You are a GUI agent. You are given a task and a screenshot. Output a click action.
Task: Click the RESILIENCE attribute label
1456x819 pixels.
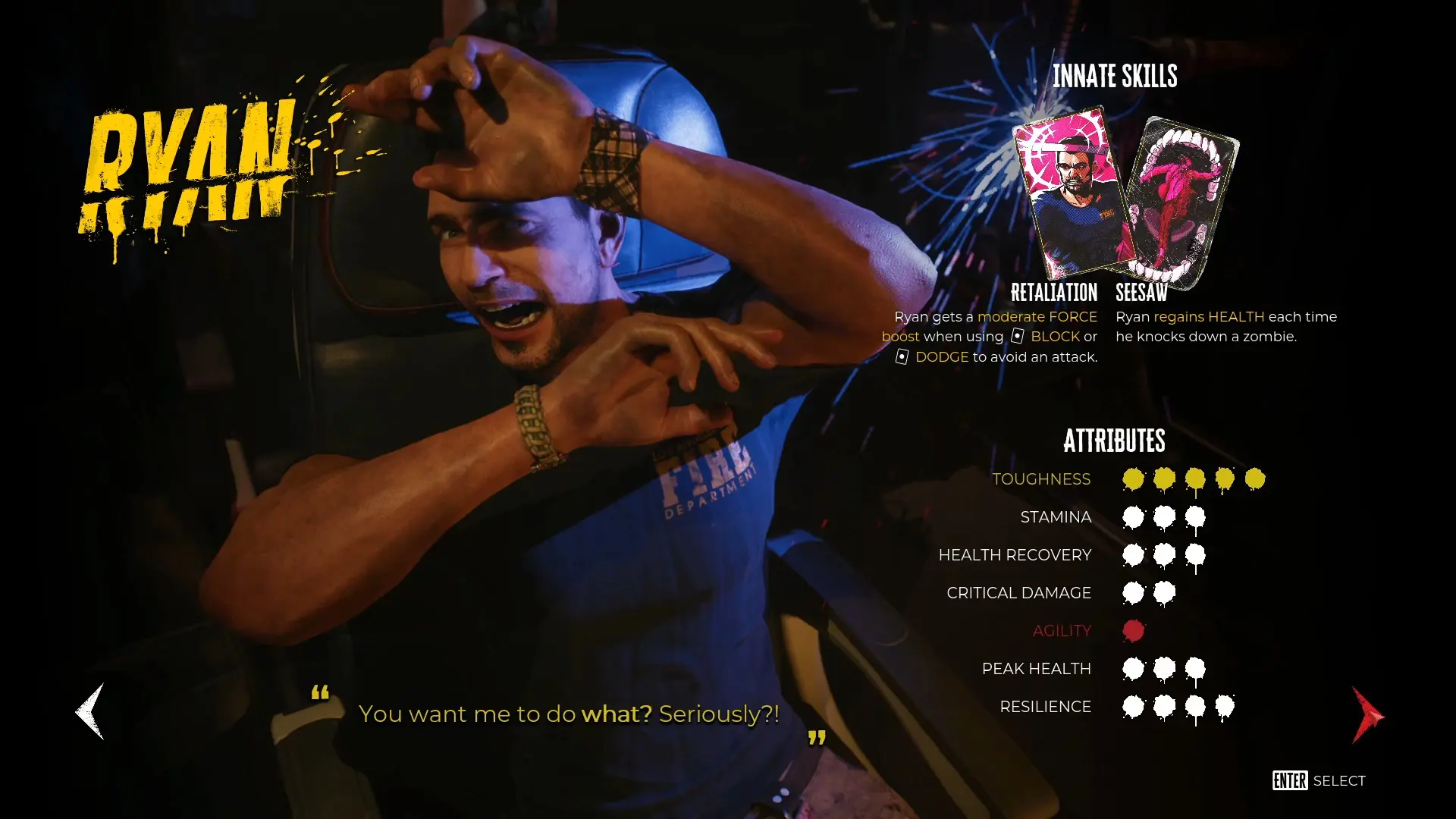pyautogui.click(x=1046, y=706)
